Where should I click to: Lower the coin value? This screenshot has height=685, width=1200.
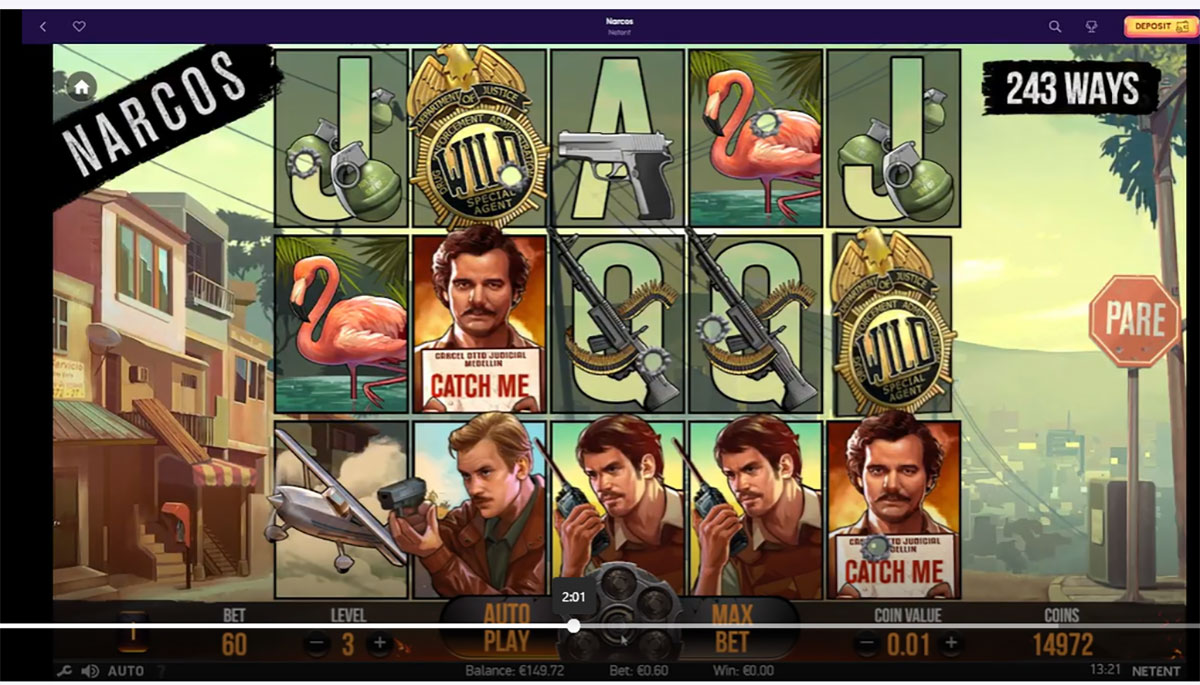tap(866, 642)
